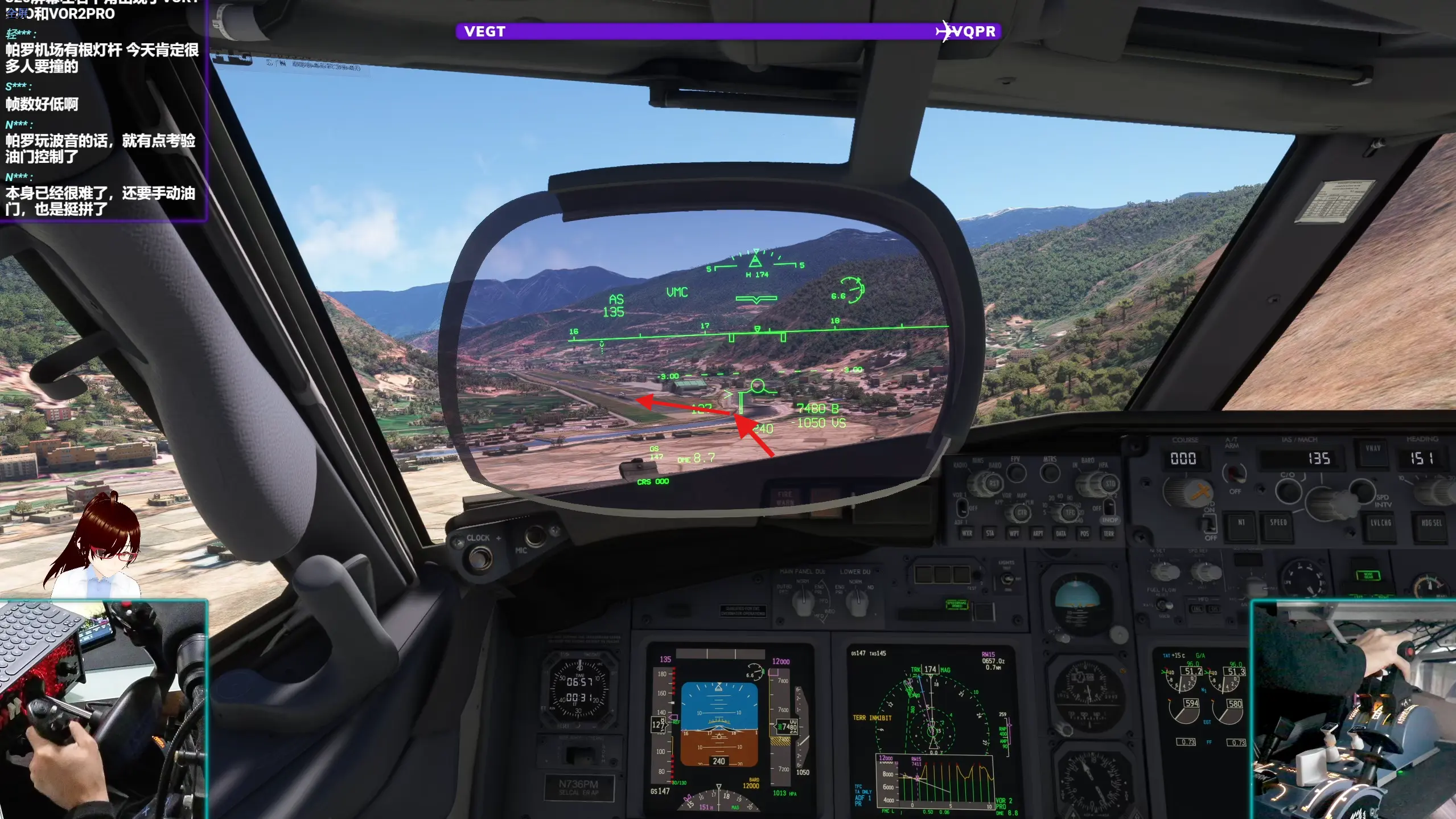Screen dimensions: 1456x819
Task: Click the CTR button on mode knob
Action: click(1022, 513)
